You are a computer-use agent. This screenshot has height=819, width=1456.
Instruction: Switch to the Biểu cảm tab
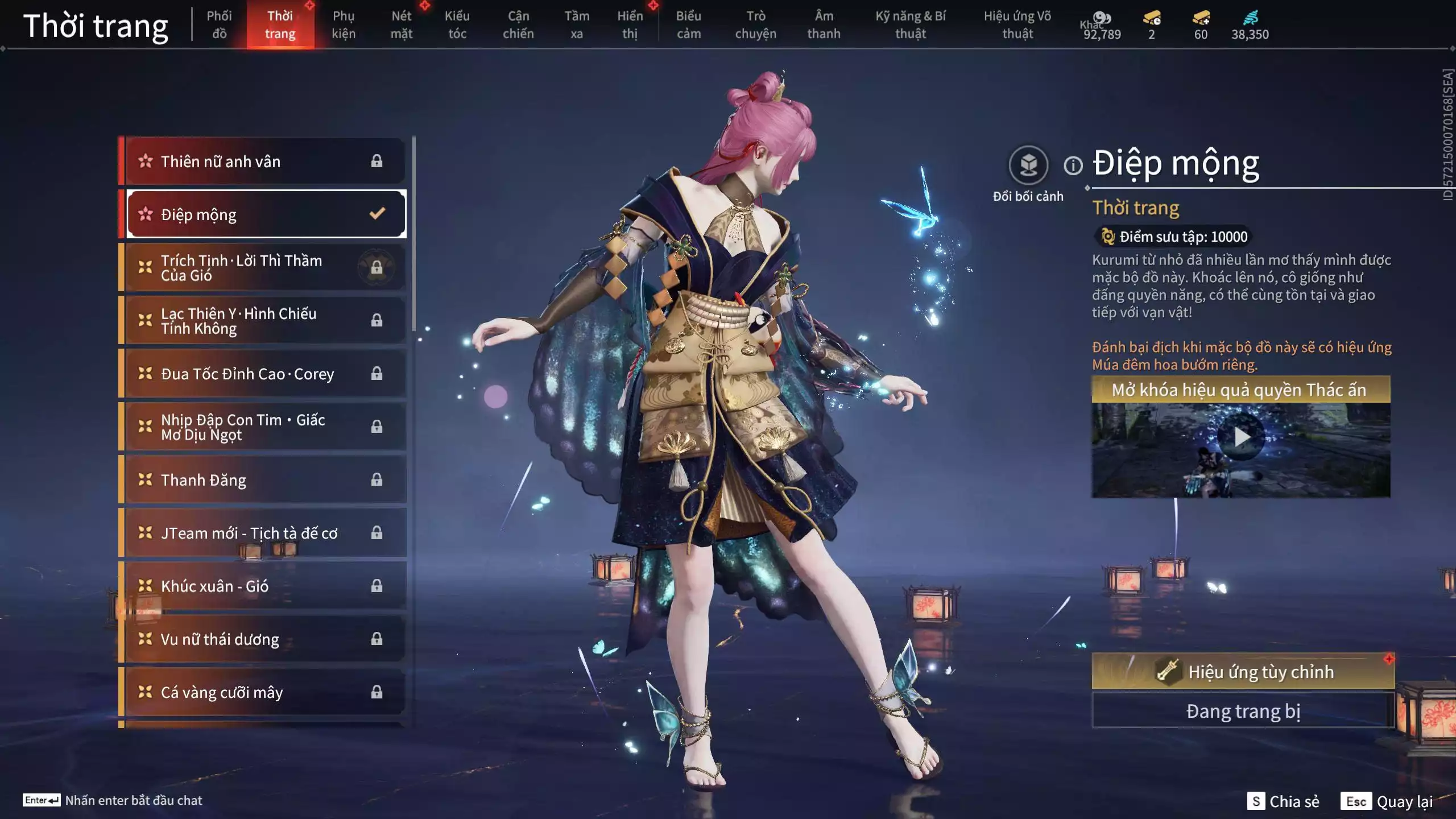[688, 24]
